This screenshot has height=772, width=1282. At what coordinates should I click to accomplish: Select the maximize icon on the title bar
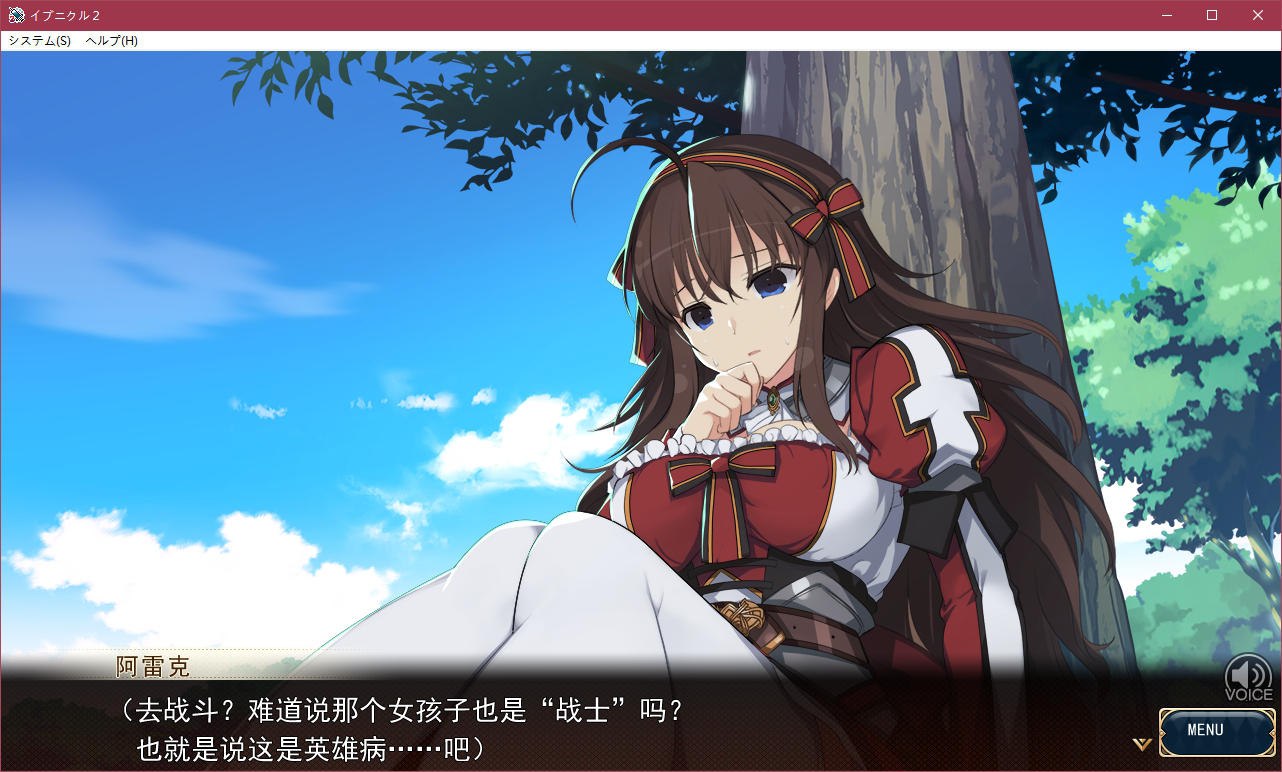point(1211,15)
